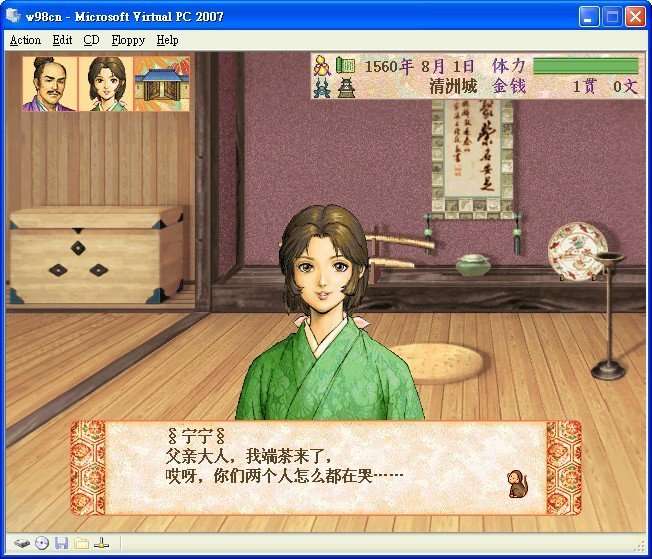
Task: Click the yellow figure icon in status panel
Action: point(322,66)
